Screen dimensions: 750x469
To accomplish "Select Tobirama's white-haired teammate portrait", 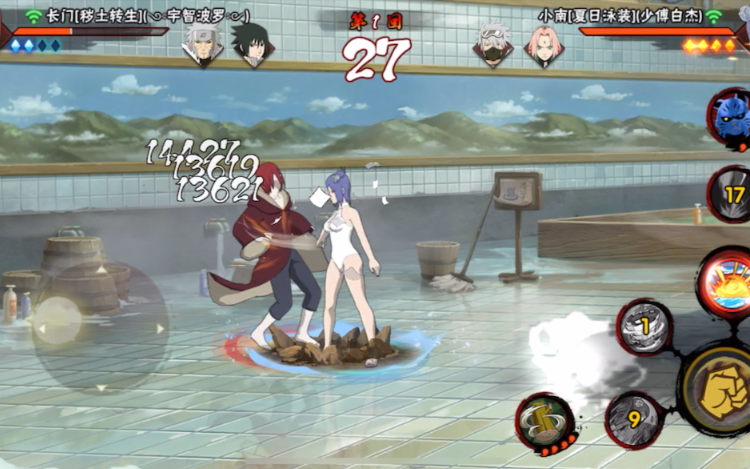I will click(x=202, y=45).
